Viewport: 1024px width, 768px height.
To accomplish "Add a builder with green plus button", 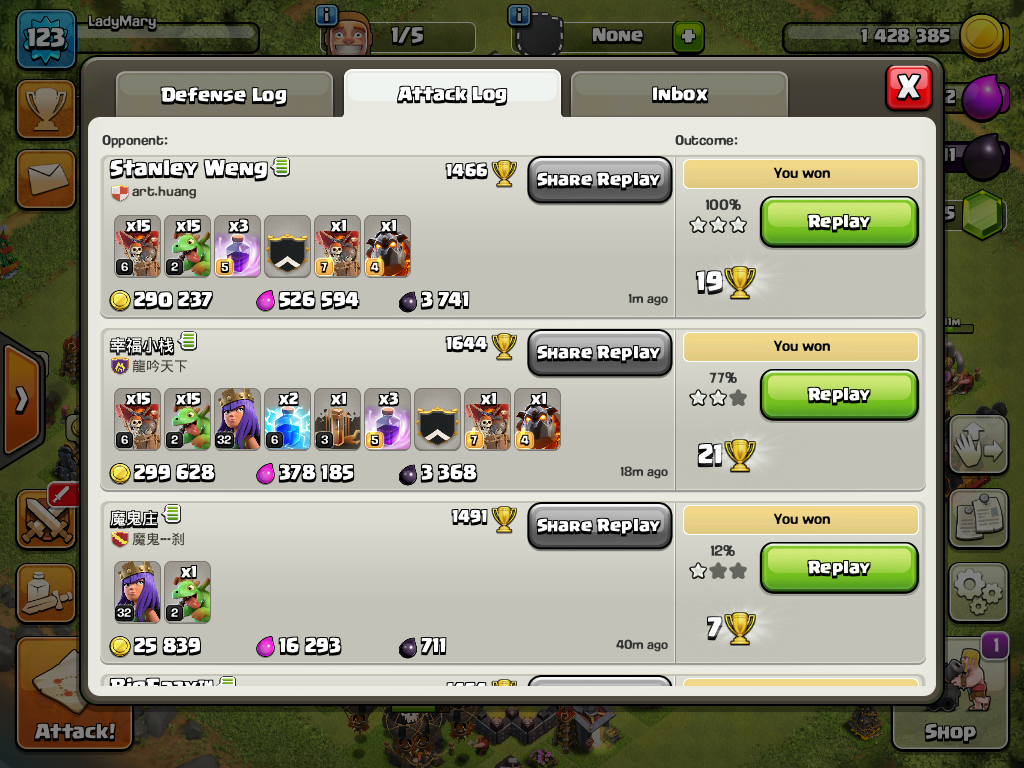I will click(x=688, y=38).
